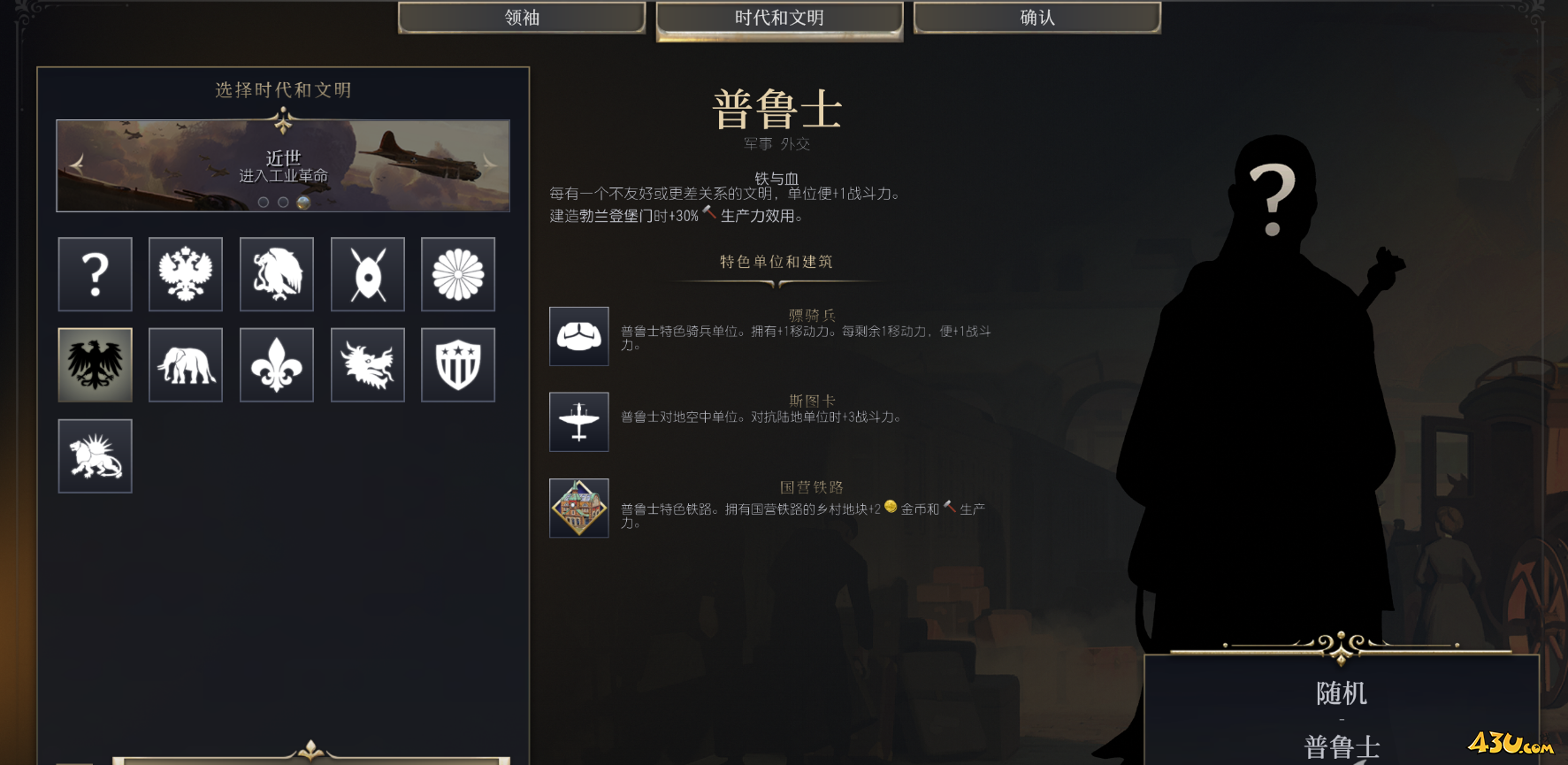The height and width of the screenshot is (765, 1568).
Task: Choose the random question mark civilization
Action: pos(96,274)
